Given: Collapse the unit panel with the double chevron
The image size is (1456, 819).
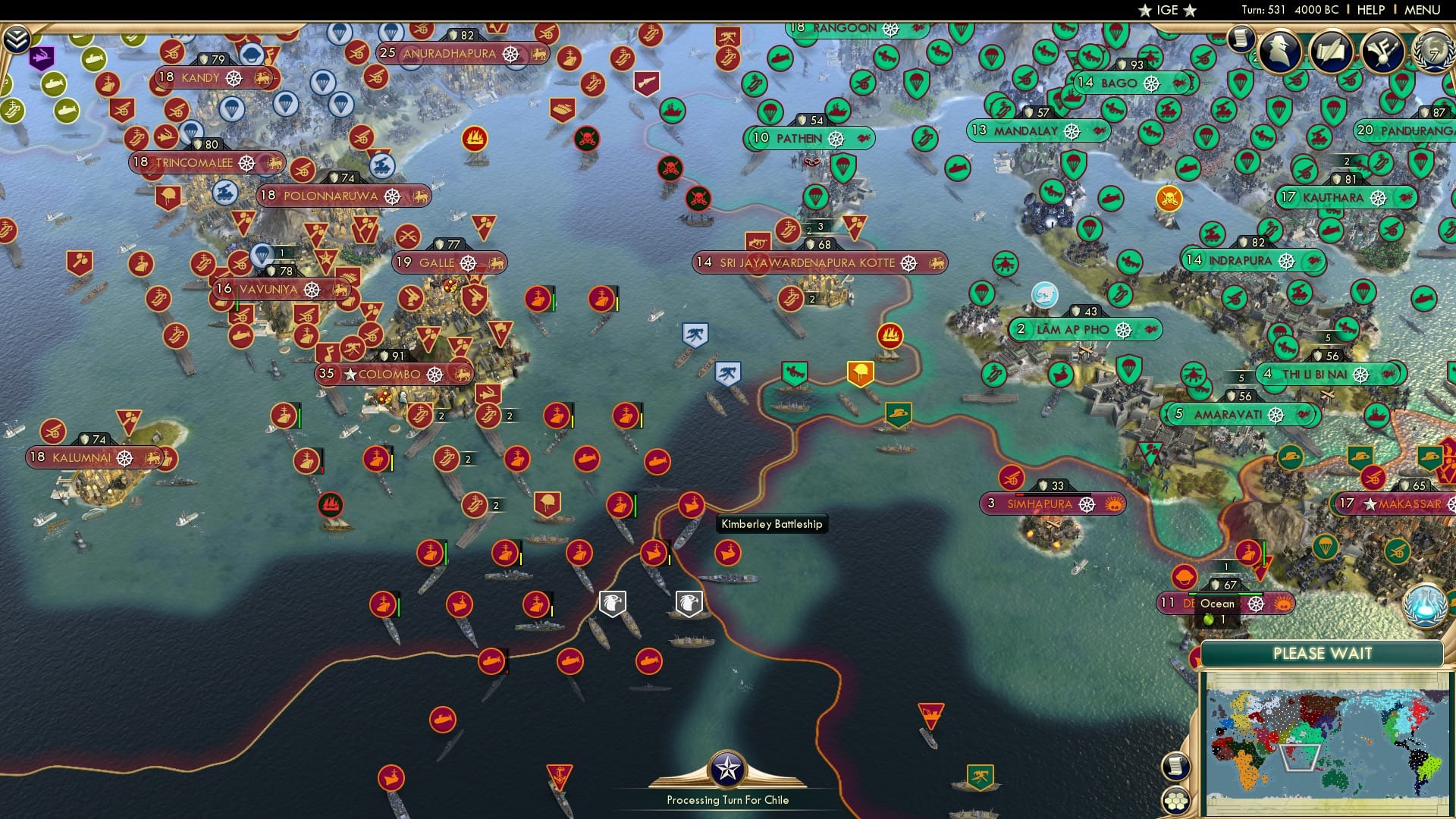Looking at the screenshot, I should 15,37.
